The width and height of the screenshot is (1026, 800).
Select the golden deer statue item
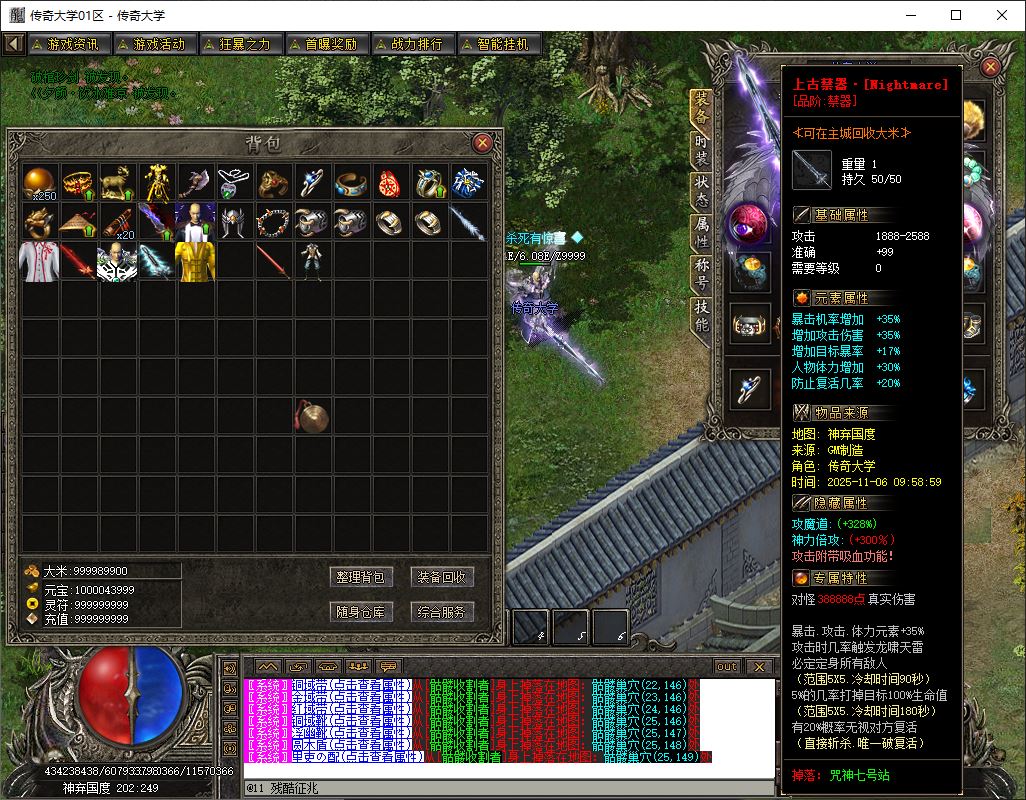tap(119, 182)
